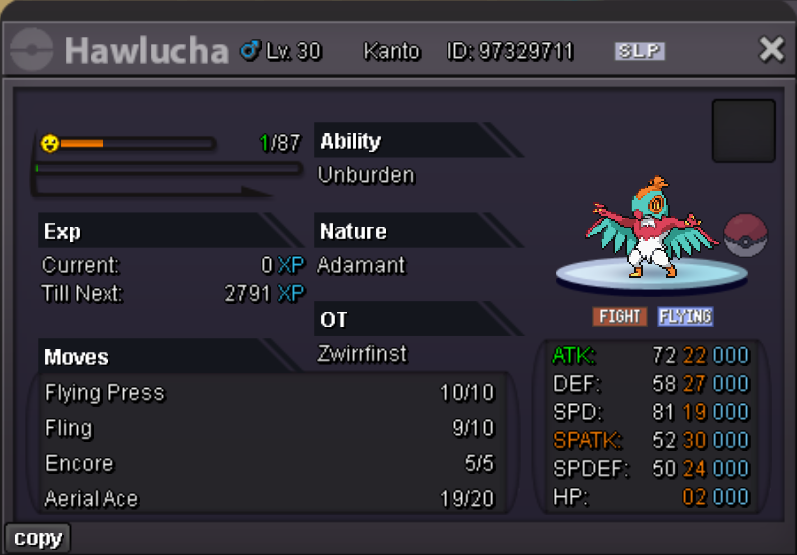797x555 pixels.
Task: Click the empty held item slot
Action: click(743, 131)
